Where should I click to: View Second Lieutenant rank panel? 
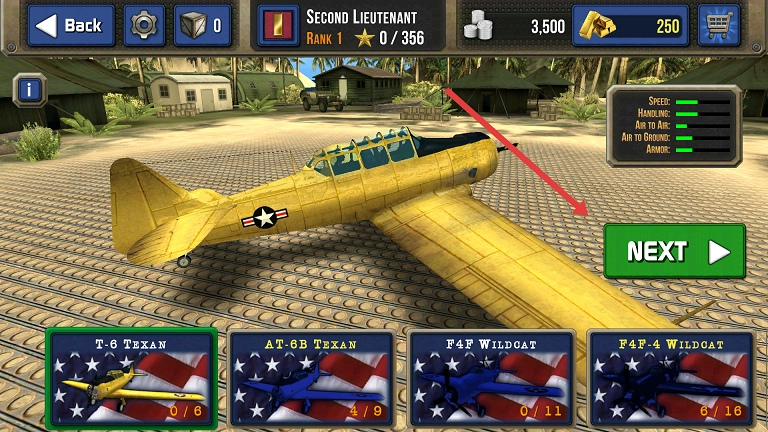point(350,26)
